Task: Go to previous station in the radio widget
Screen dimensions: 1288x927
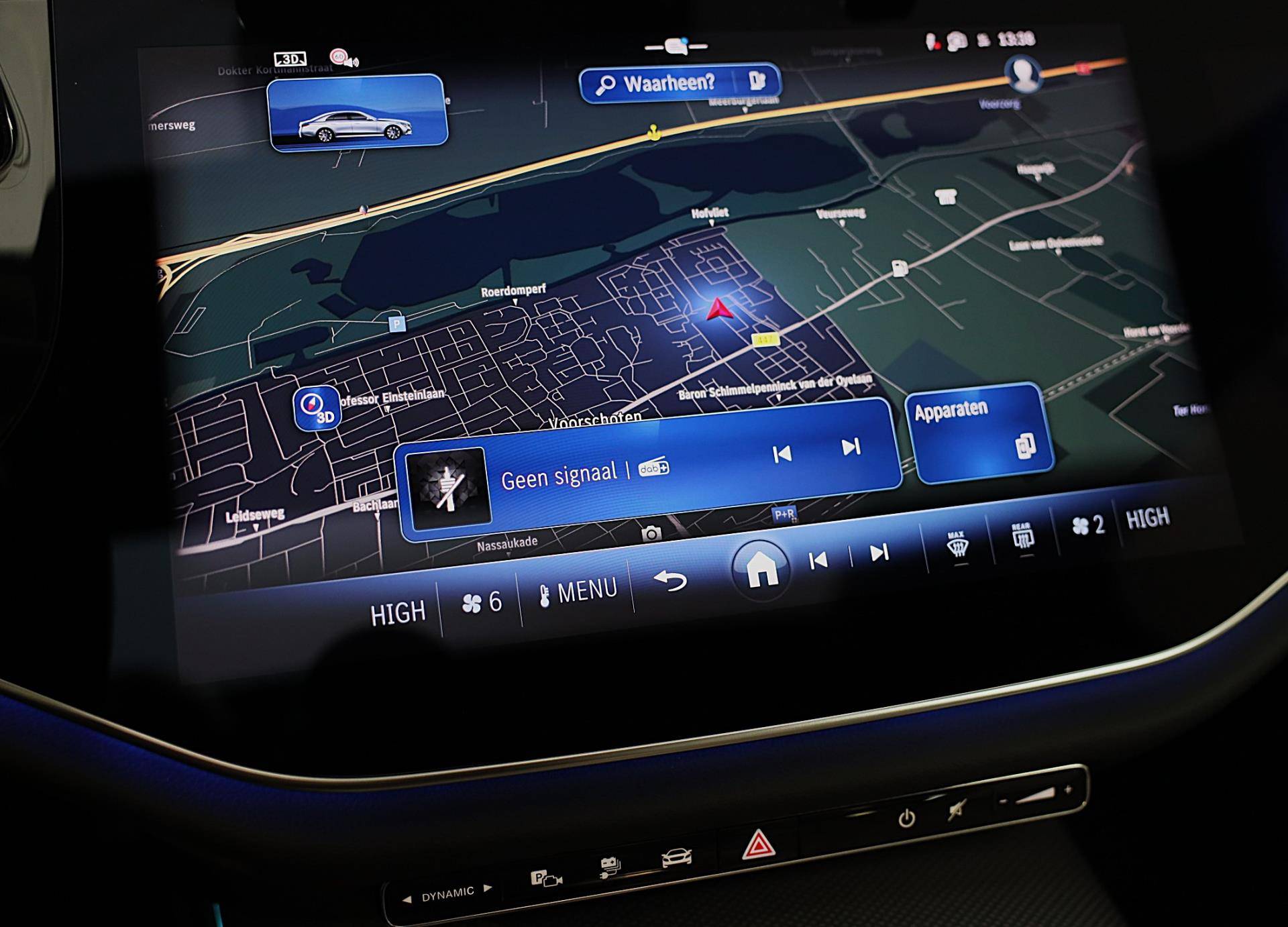Action: pyautogui.click(x=782, y=455)
